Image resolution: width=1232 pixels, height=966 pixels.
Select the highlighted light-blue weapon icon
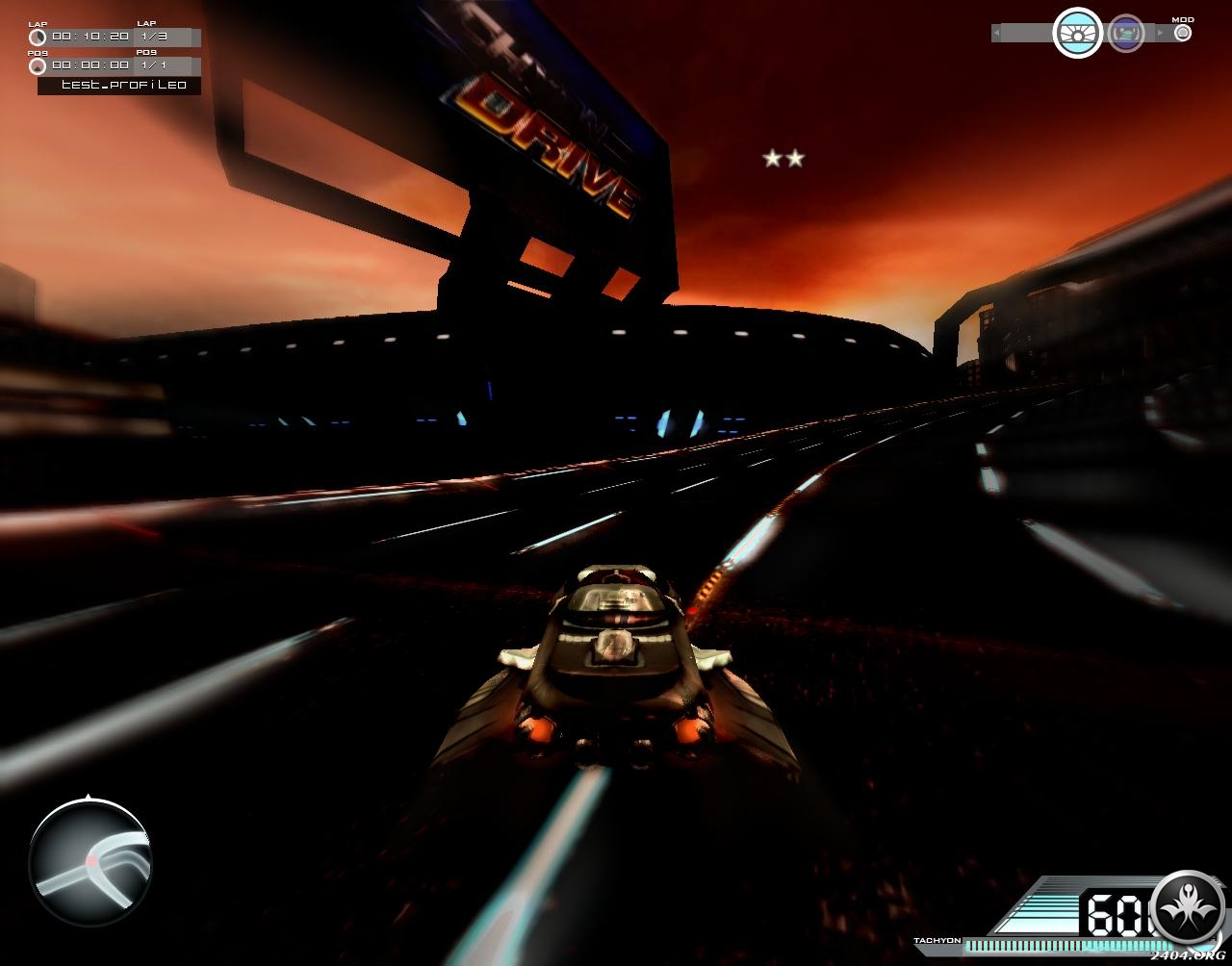(1077, 34)
